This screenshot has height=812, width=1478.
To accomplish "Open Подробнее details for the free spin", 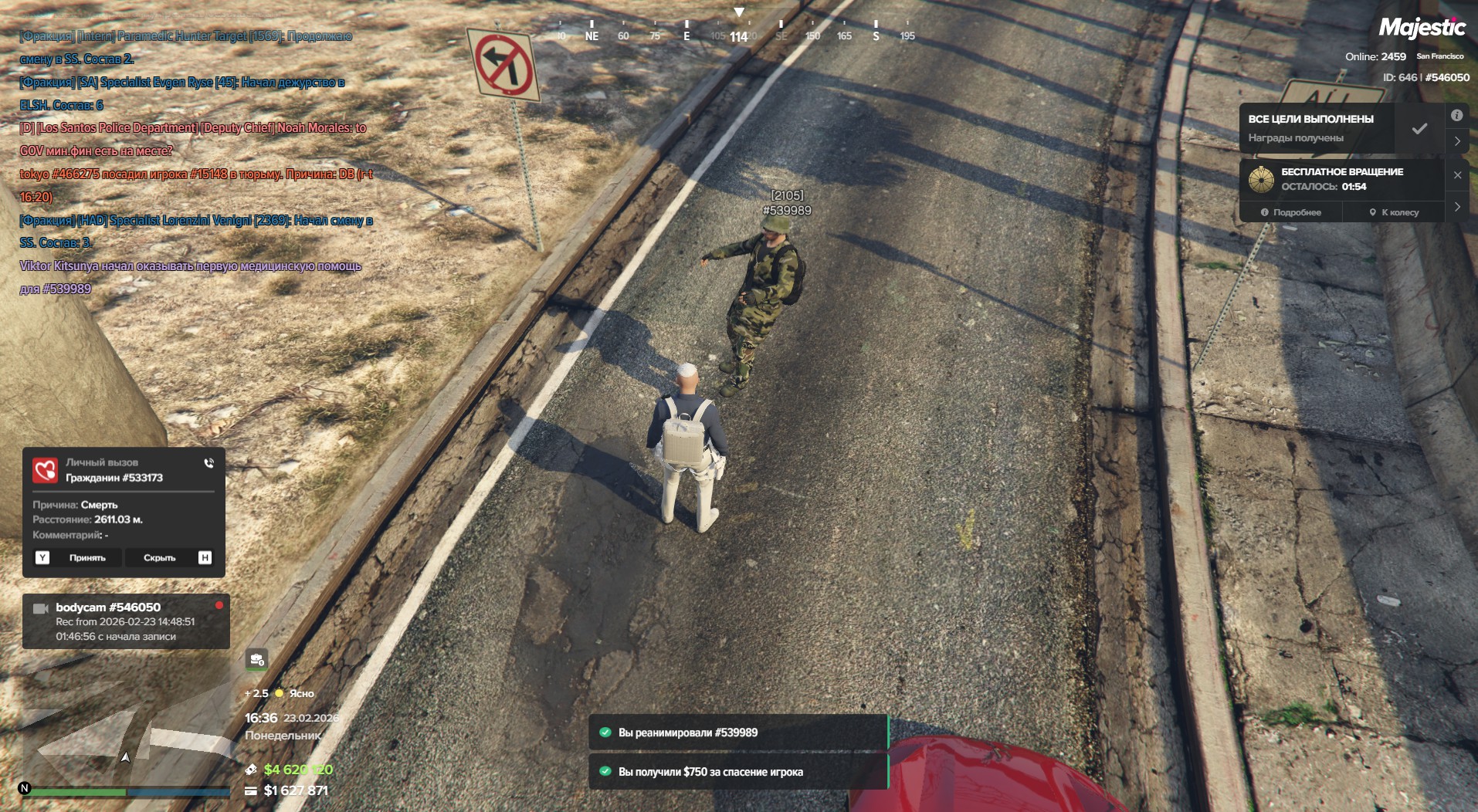I will 1291,212.
